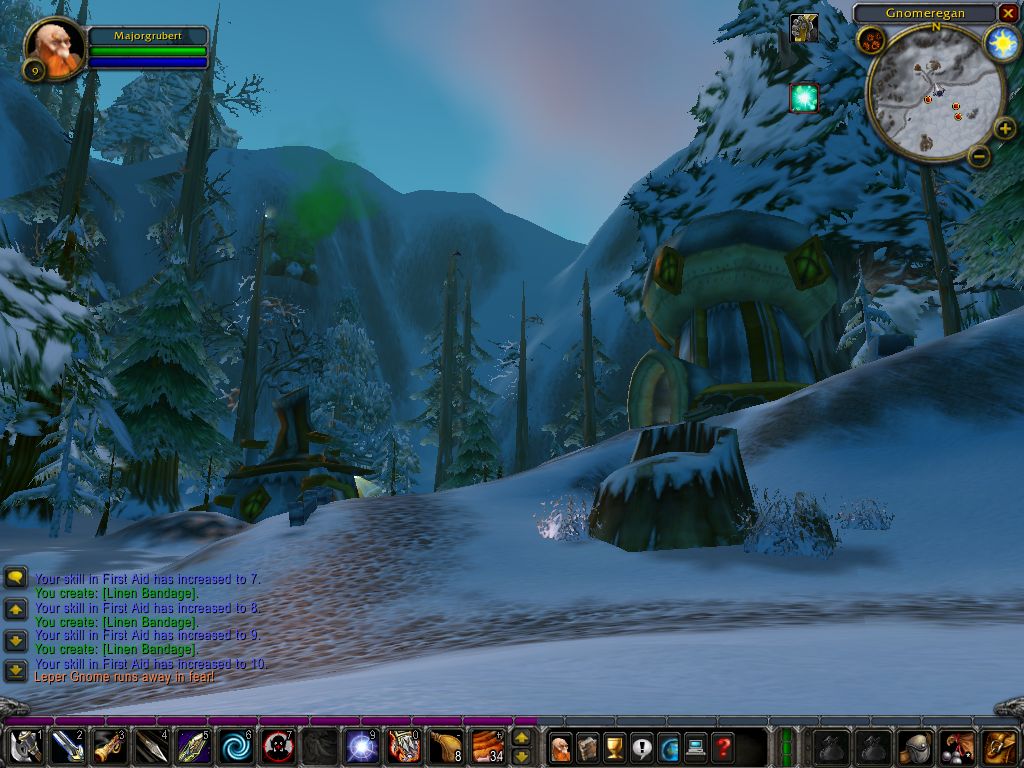
Task: Open the quest log exclamation-mark button
Action: click(x=642, y=747)
